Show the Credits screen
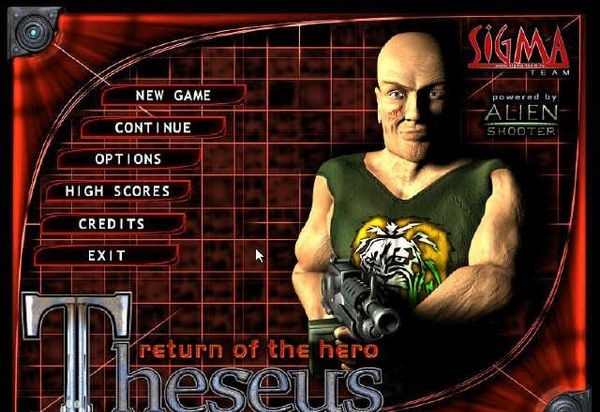Image resolution: width=600 pixels, height=412 pixels. click(111, 223)
